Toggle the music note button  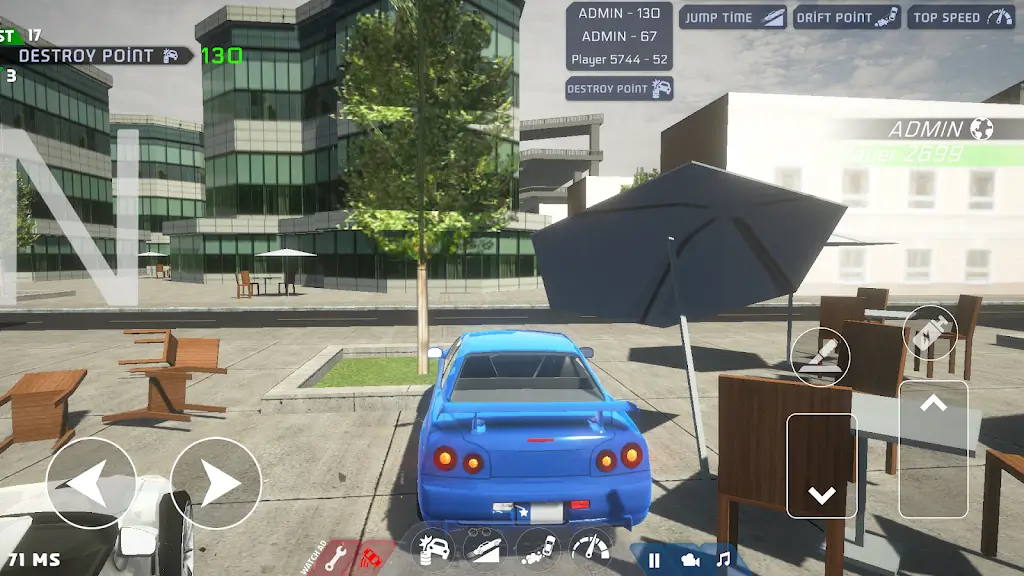[x=723, y=560]
